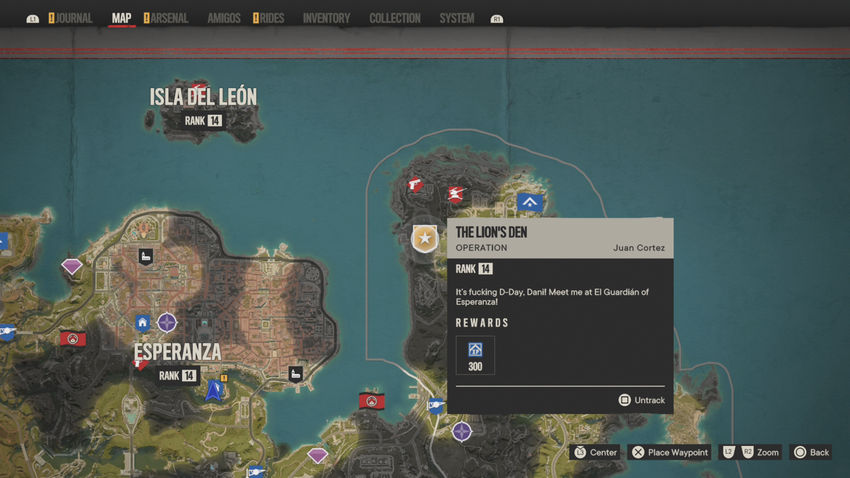Click the red marker on Isla del León

pos(200,89)
